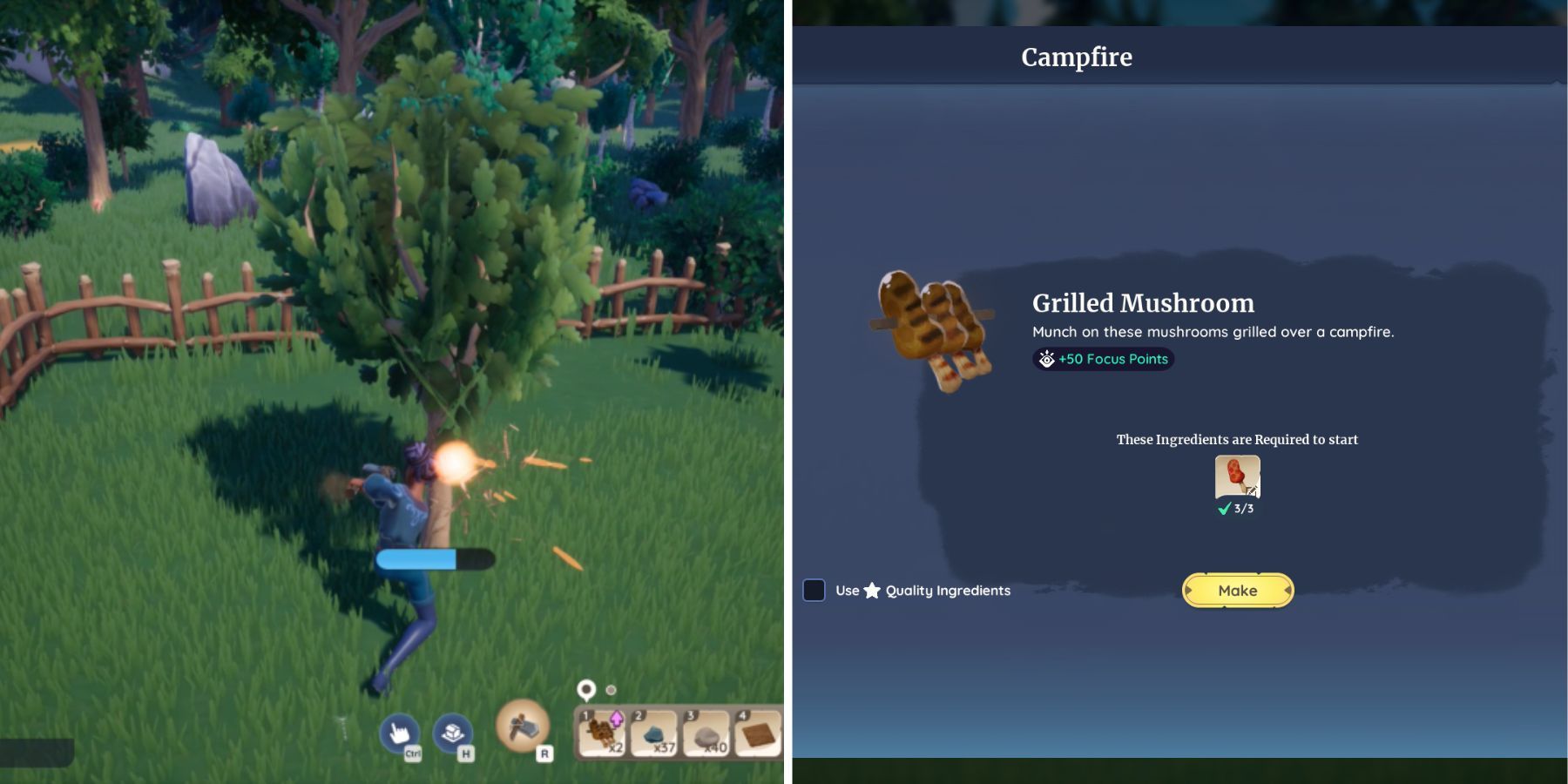
Task: Select the wooden plank in hotbar slot 4
Action: [x=758, y=733]
